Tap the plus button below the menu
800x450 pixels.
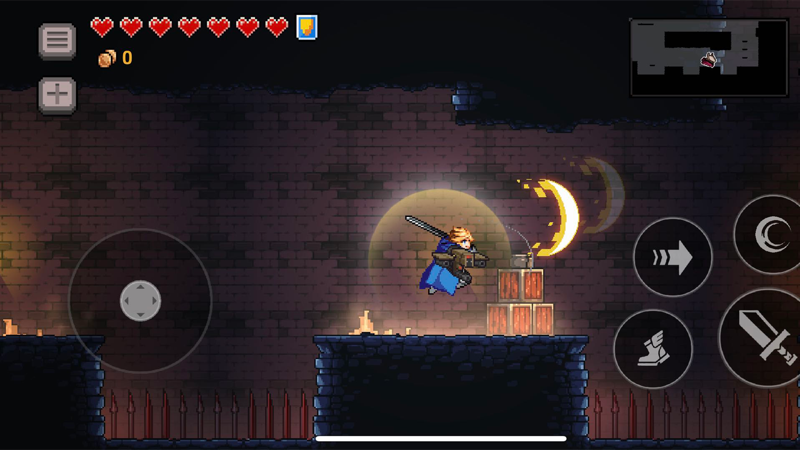(x=57, y=94)
